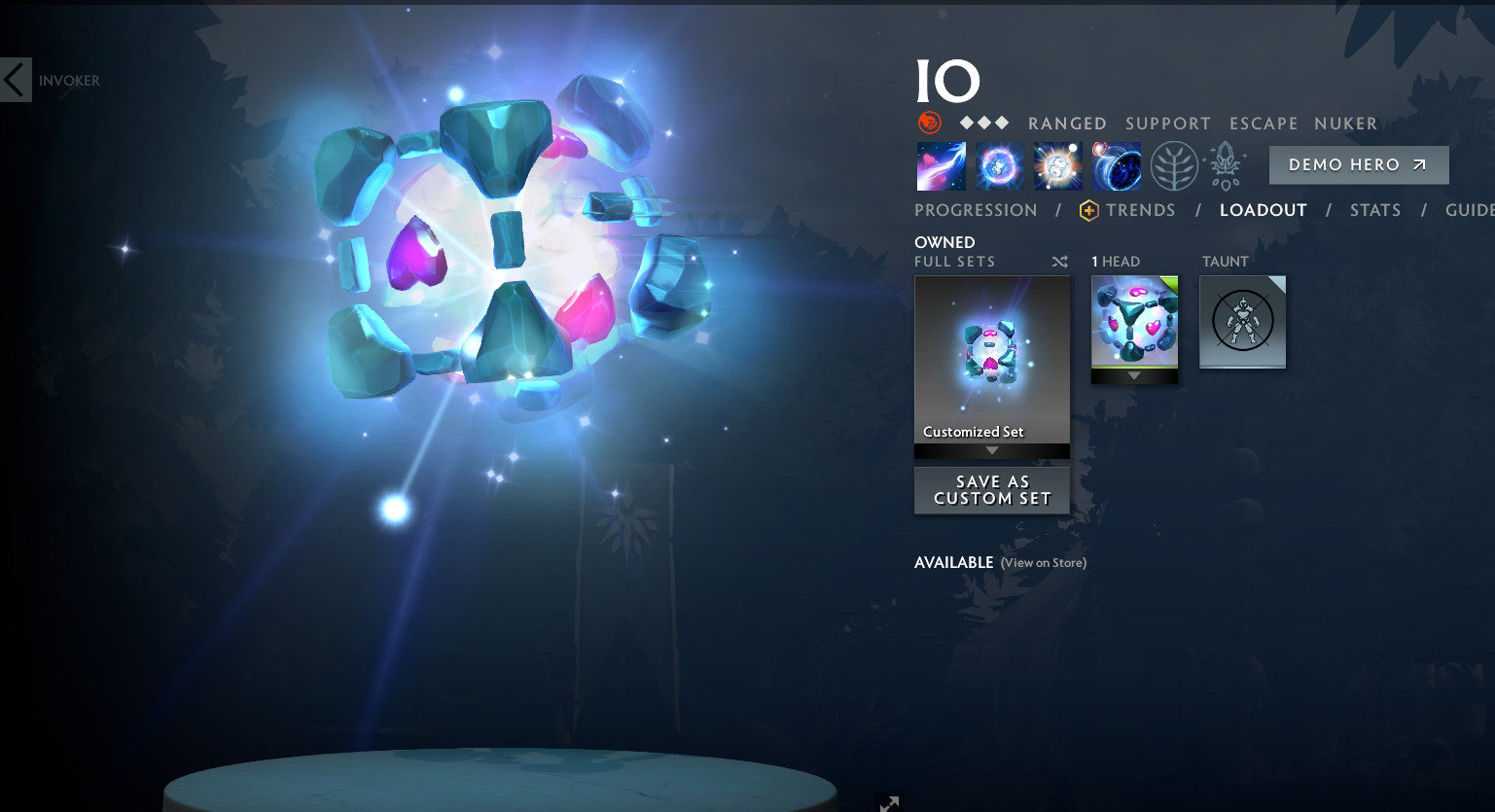This screenshot has width=1495, height=812.
Task: Expand the Customized Set details arrow
Action: tap(991, 448)
